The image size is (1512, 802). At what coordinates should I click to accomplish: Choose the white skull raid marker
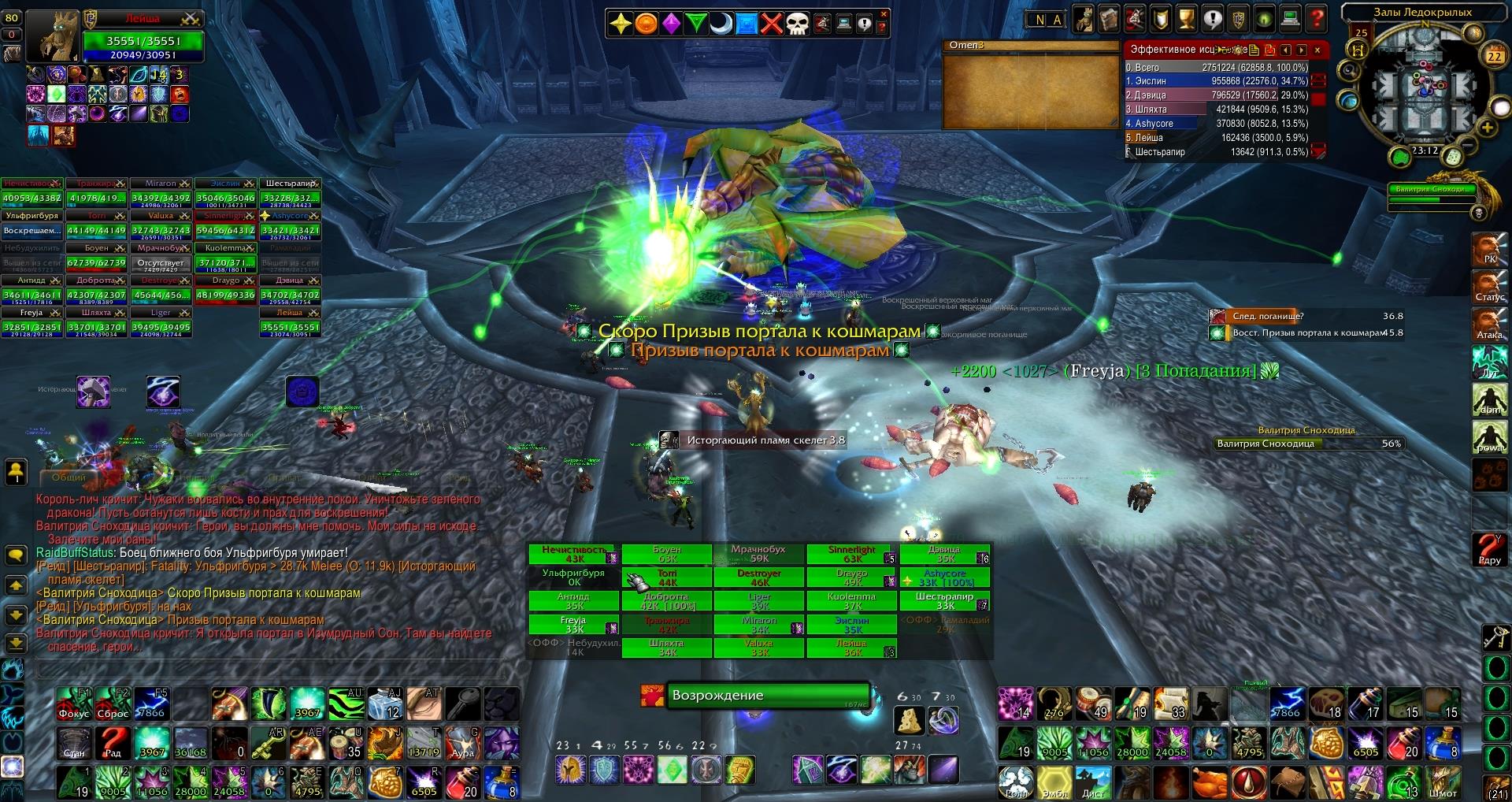(x=797, y=24)
